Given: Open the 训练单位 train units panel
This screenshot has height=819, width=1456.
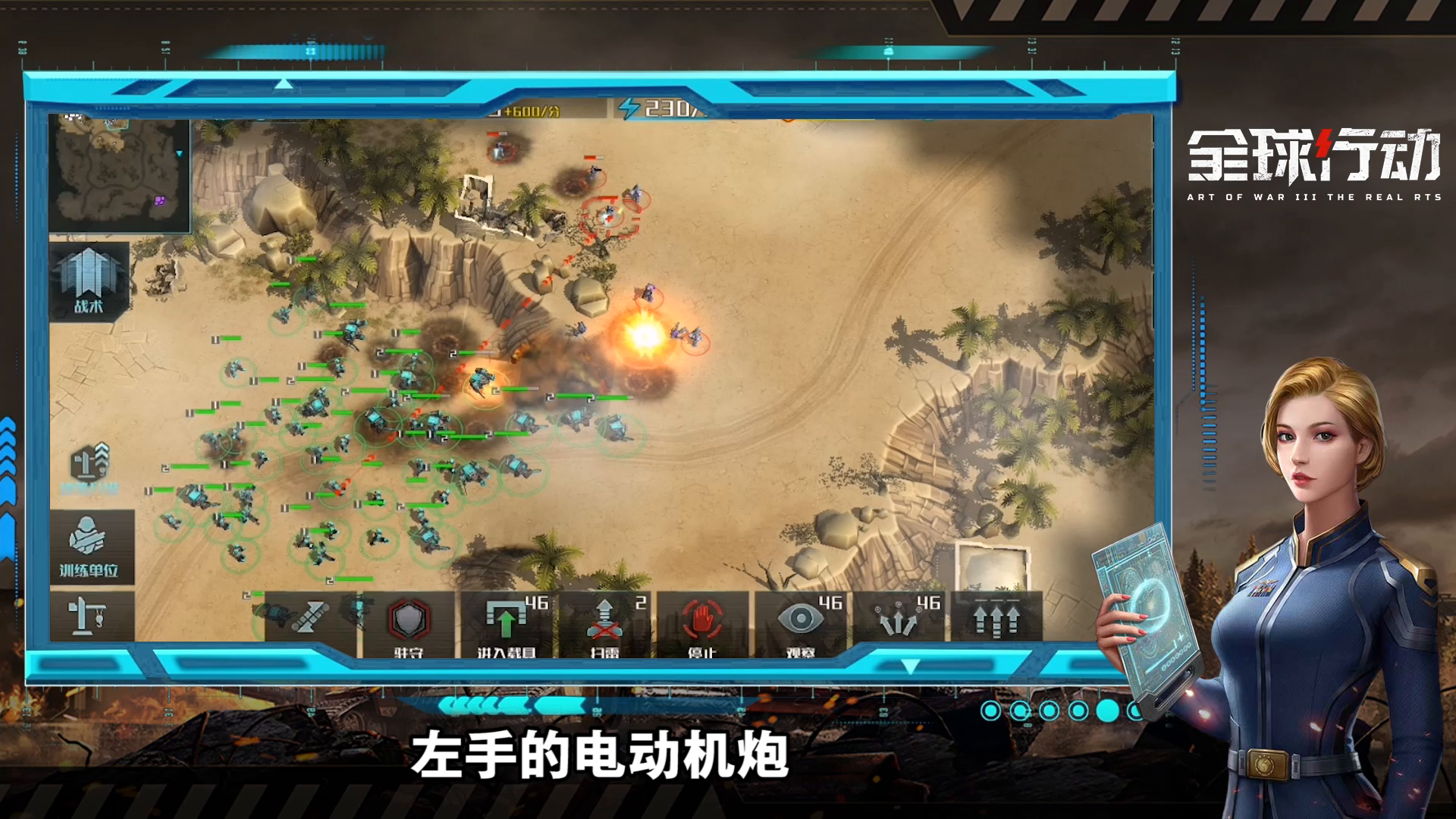Looking at the screenshot, I should point(89,538).
